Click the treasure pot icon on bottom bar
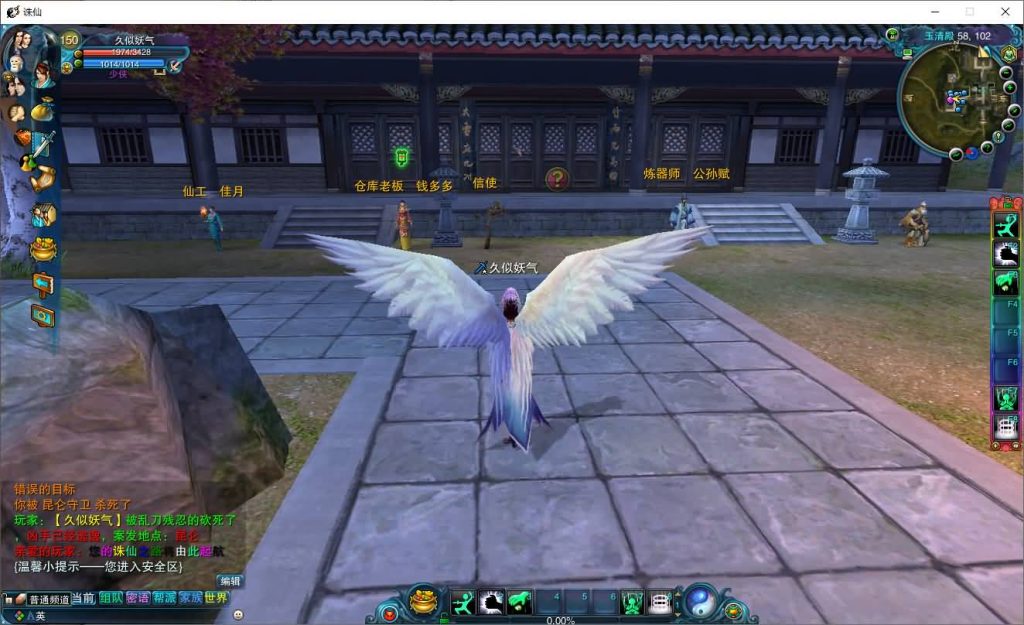The image size is (1024, 625). point(424,602)
